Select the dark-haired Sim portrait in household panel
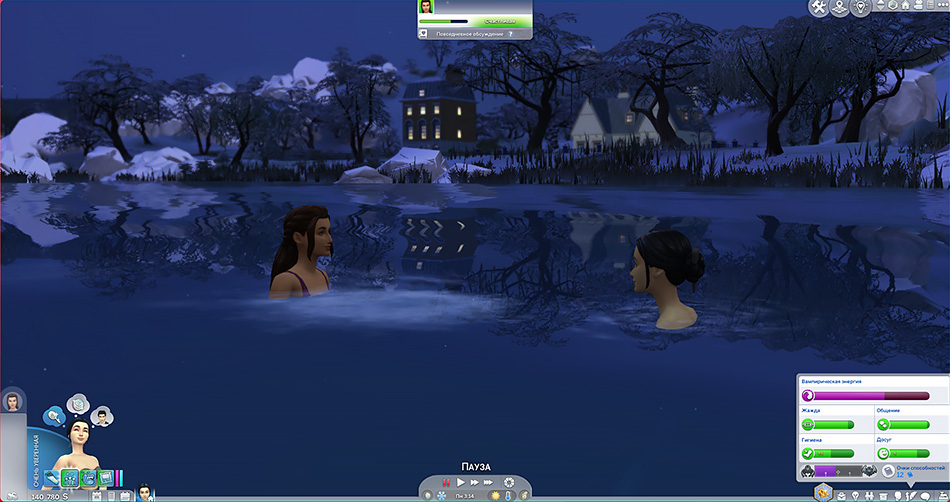The image size is (950, 502). (x=13, y=402)
